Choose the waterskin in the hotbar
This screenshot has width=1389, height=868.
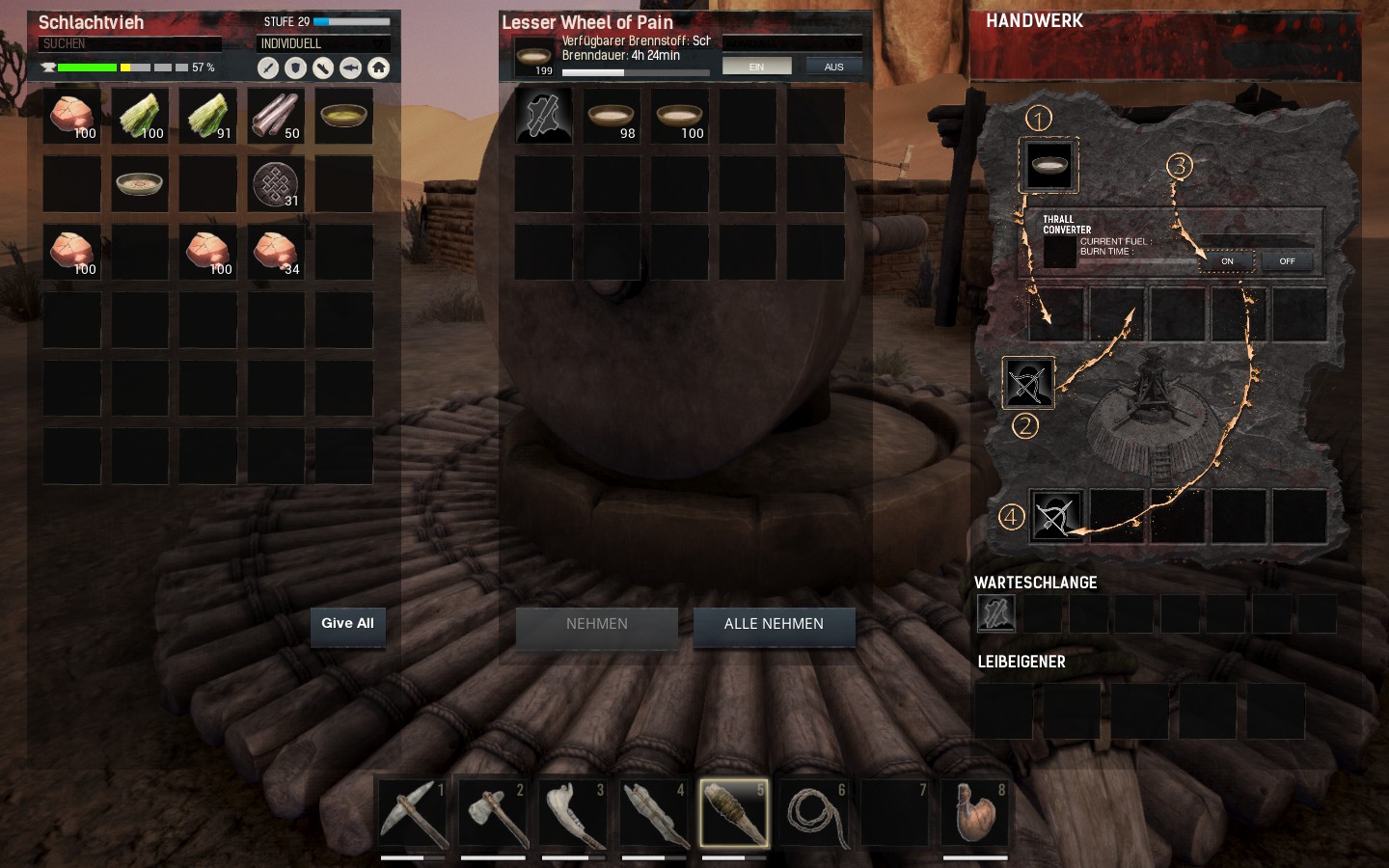tap(975, 813)
